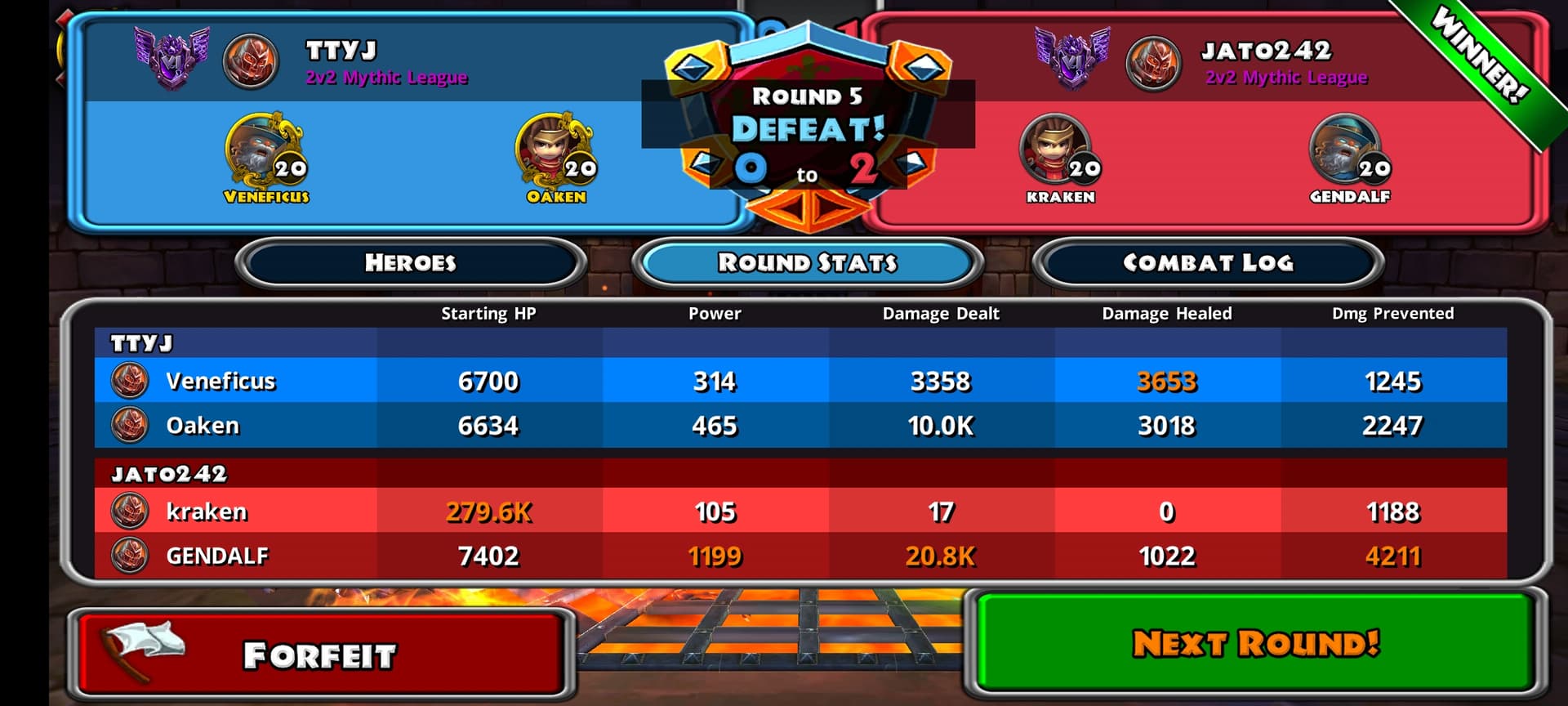1568x706 pixels.
Task: Forfeit the match
Action: pyautogui.click(x=319, y=655)
